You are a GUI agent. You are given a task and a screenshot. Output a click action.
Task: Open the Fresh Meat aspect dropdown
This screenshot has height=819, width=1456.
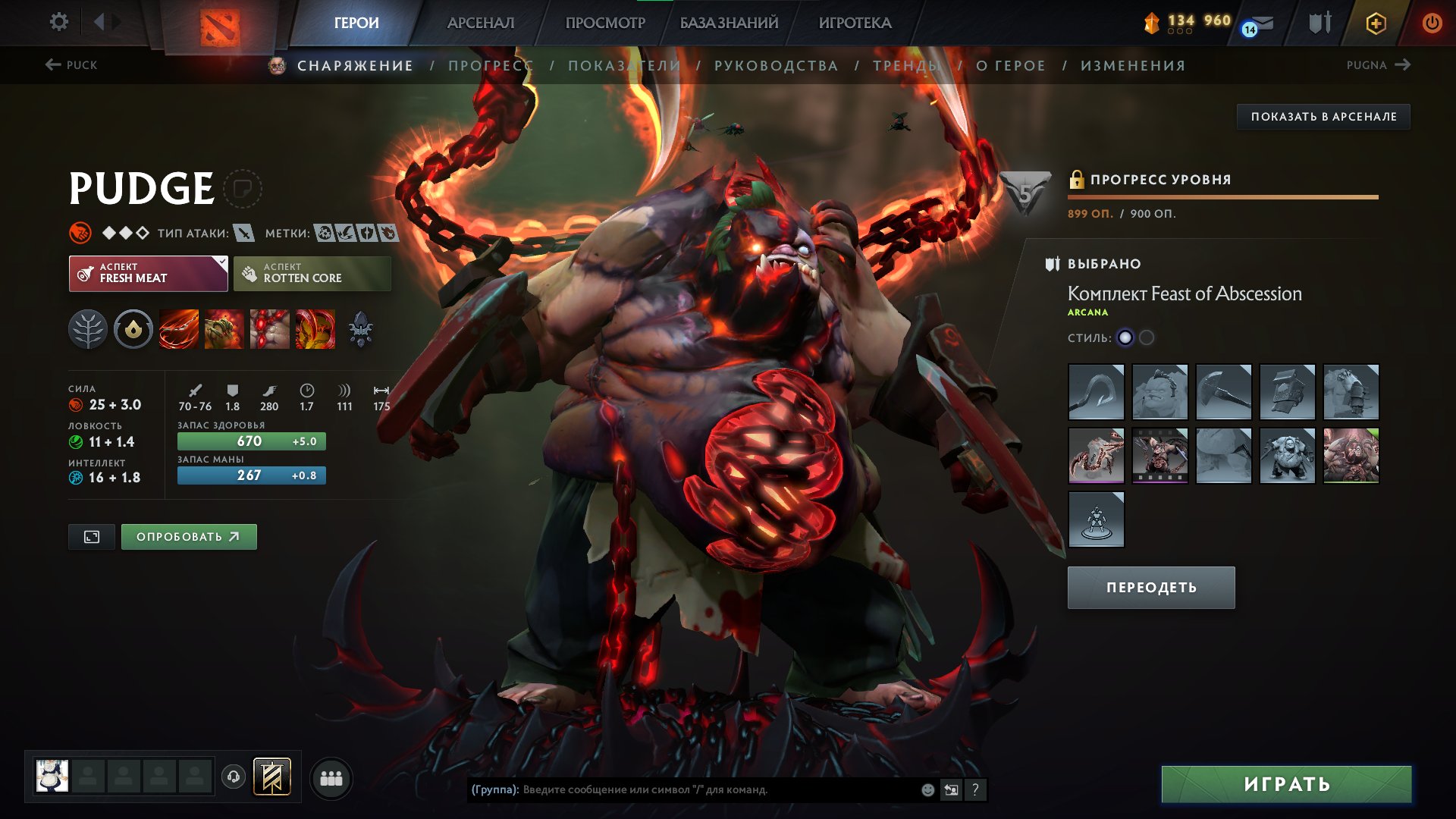pos(219,272)
